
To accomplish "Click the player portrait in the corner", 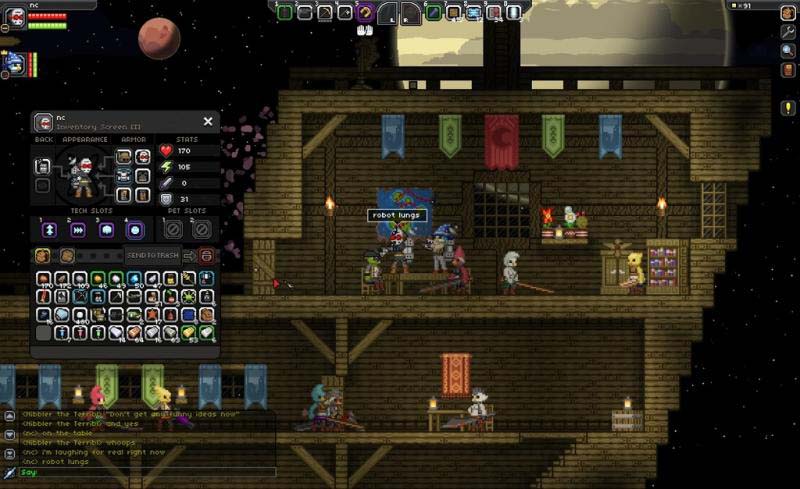I will click(x=14, y=19).
